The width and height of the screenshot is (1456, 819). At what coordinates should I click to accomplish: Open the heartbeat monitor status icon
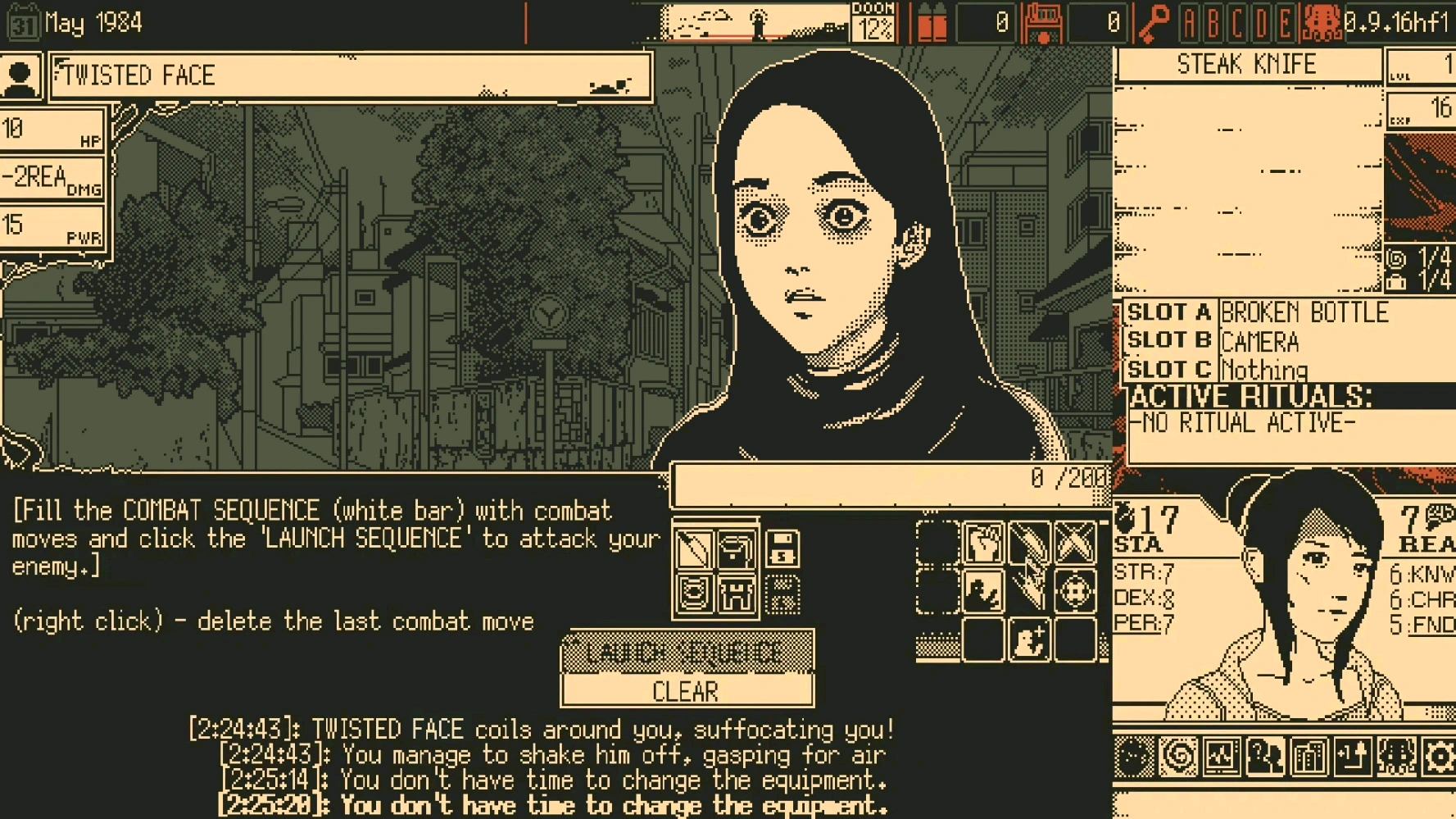coord(1221,757)
